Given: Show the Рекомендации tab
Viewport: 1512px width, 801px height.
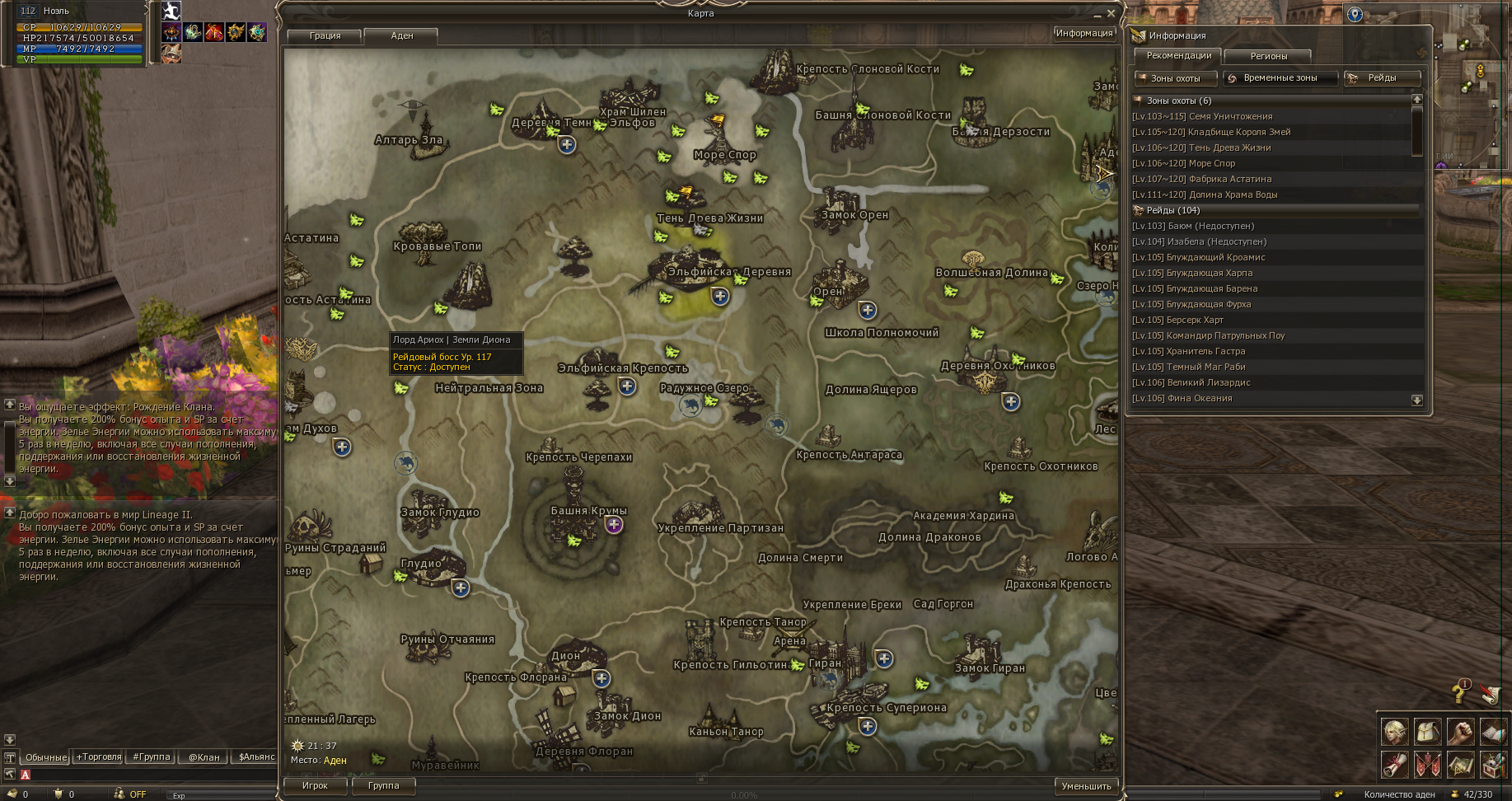Looking at the screenshot, I should pos(1178,56).
